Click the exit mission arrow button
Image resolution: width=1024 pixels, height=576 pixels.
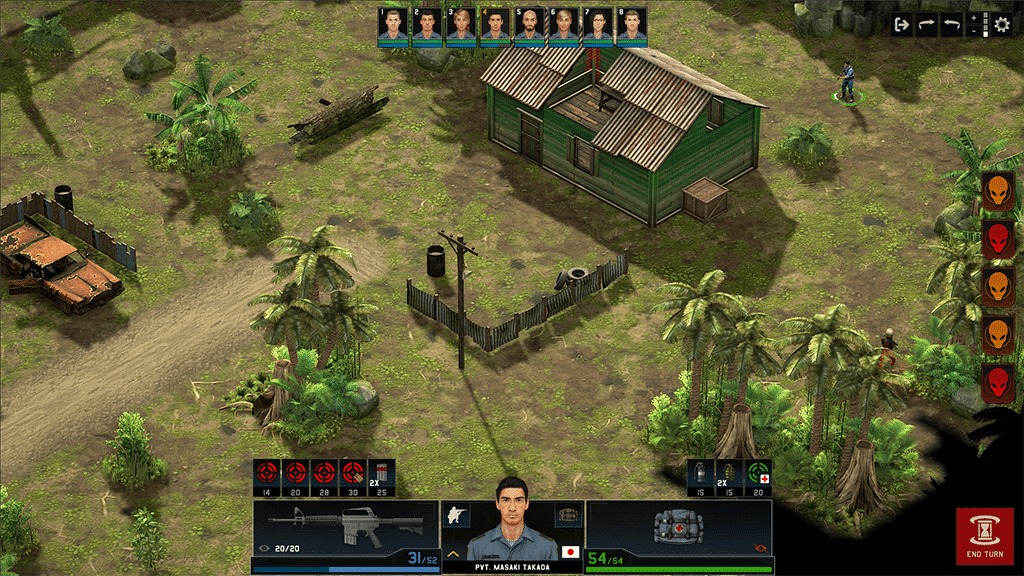pos(902,25)
